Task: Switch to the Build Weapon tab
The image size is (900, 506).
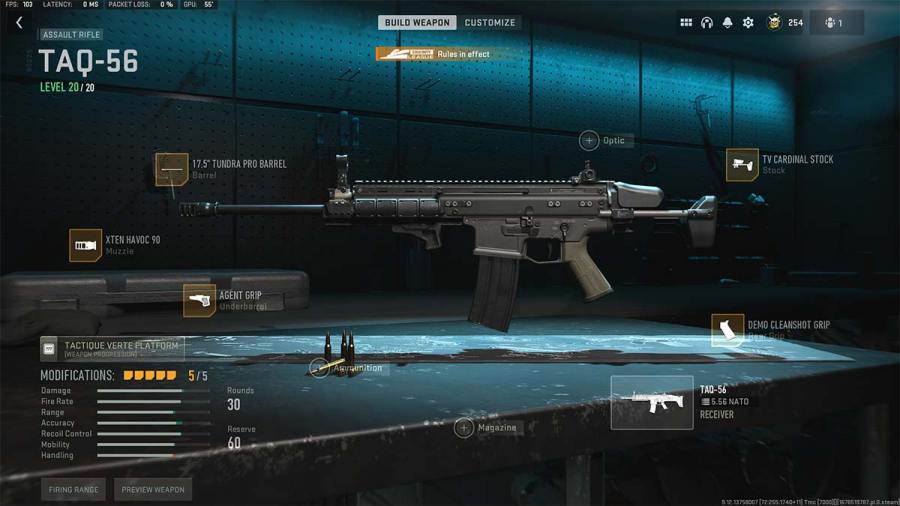Action: pyautogui.click(x=417, y=22)
